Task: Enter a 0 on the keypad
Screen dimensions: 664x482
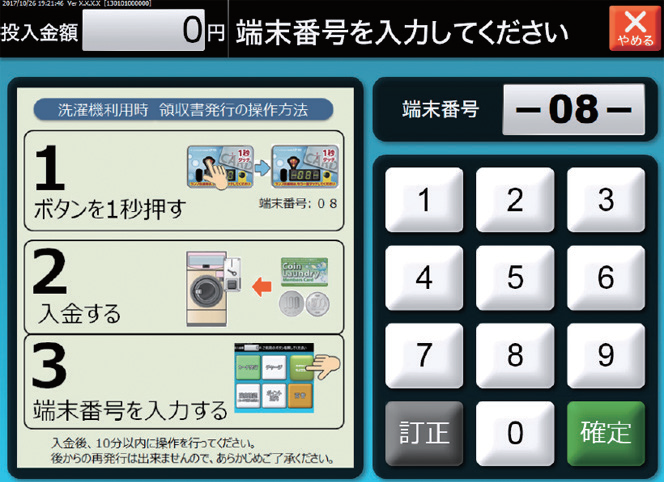Action: click(515, 433)
